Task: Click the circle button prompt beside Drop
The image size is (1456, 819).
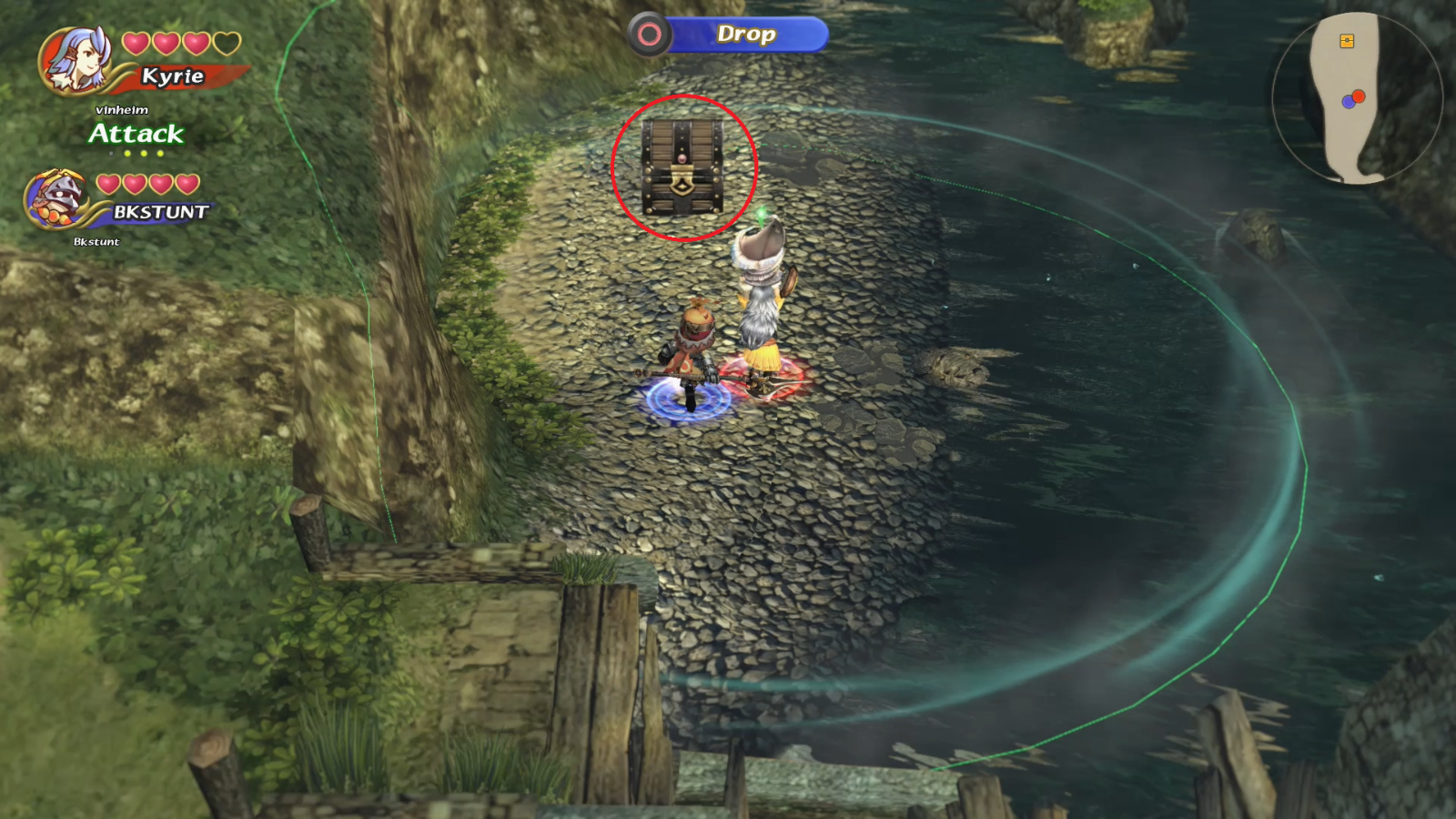Action: (648, 35)
